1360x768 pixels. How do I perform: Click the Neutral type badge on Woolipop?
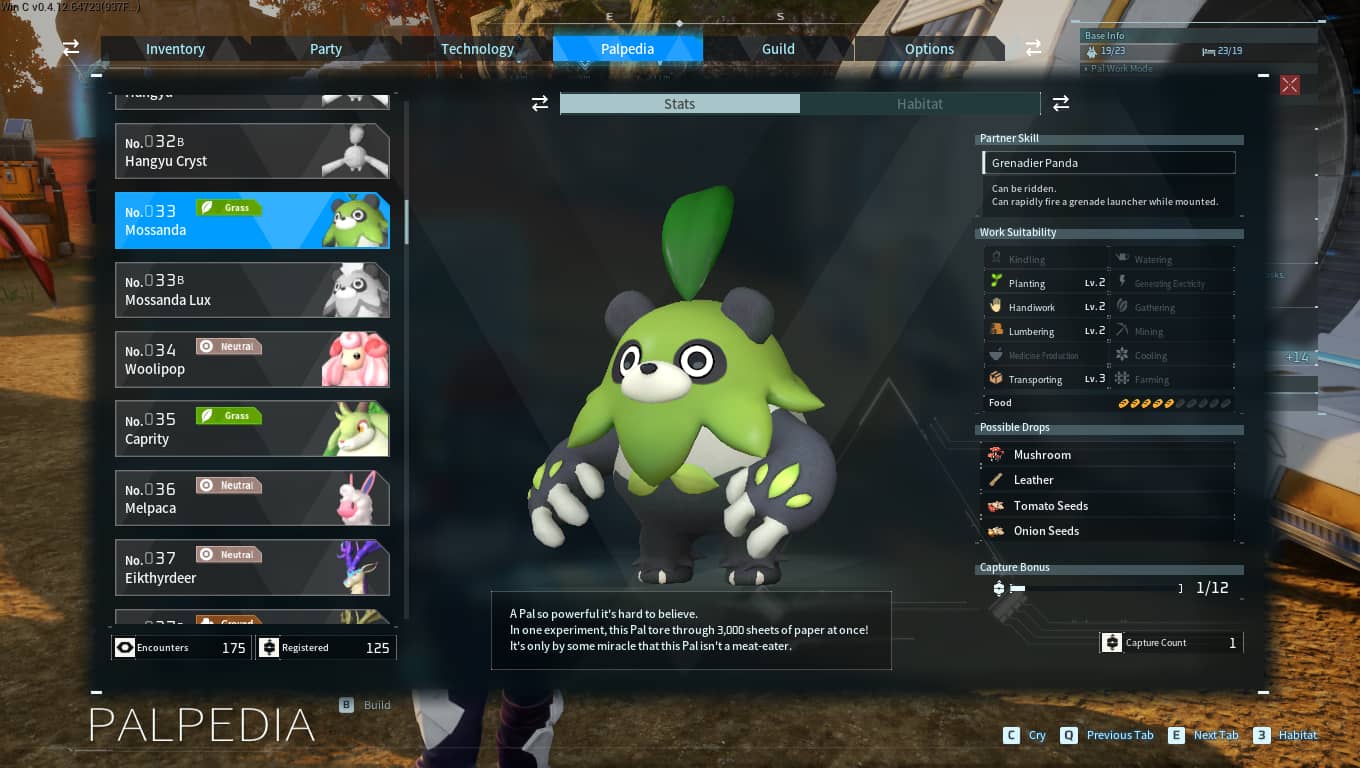point(229,346)
